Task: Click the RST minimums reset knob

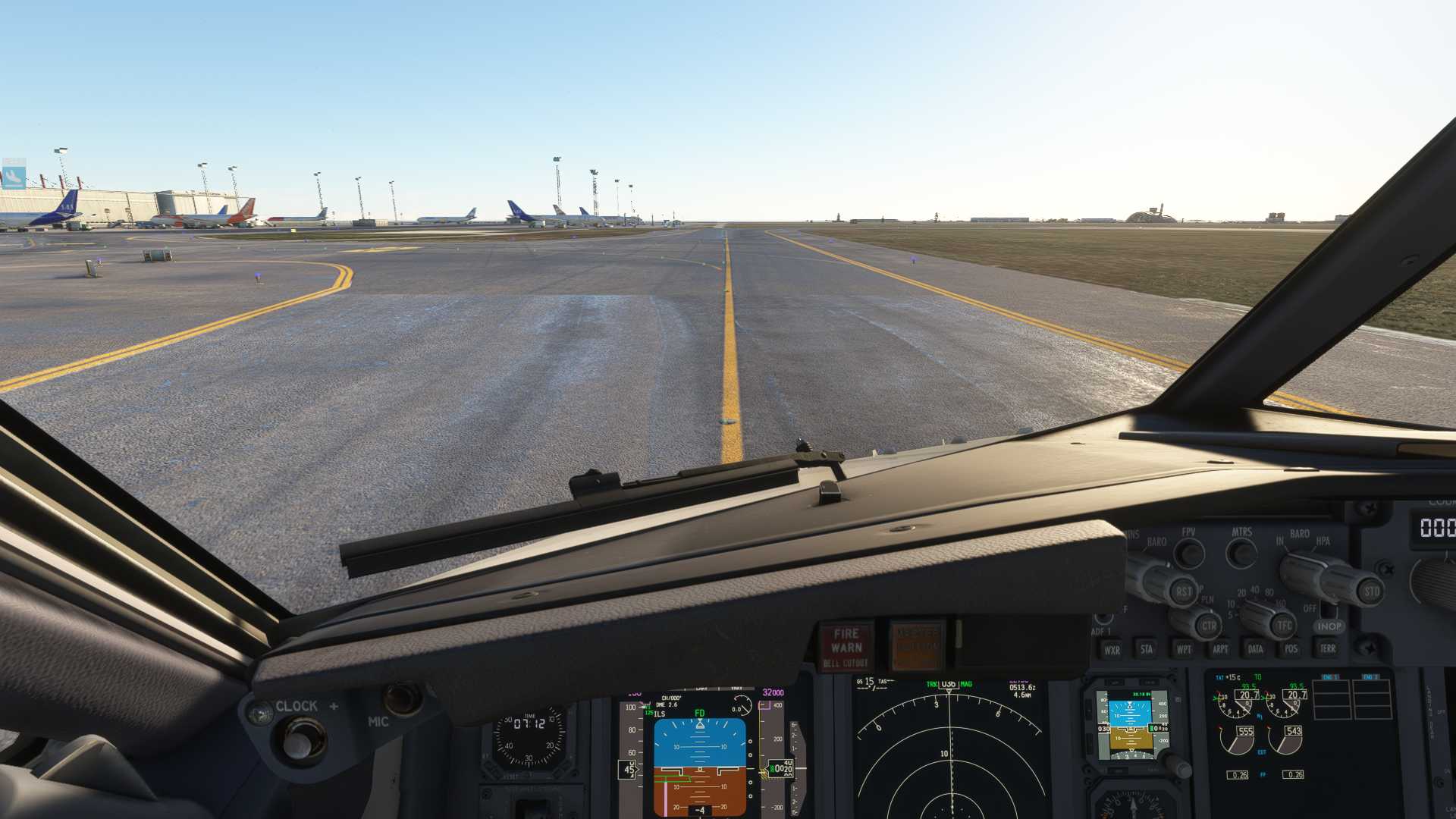Action: coord(1182,591)
